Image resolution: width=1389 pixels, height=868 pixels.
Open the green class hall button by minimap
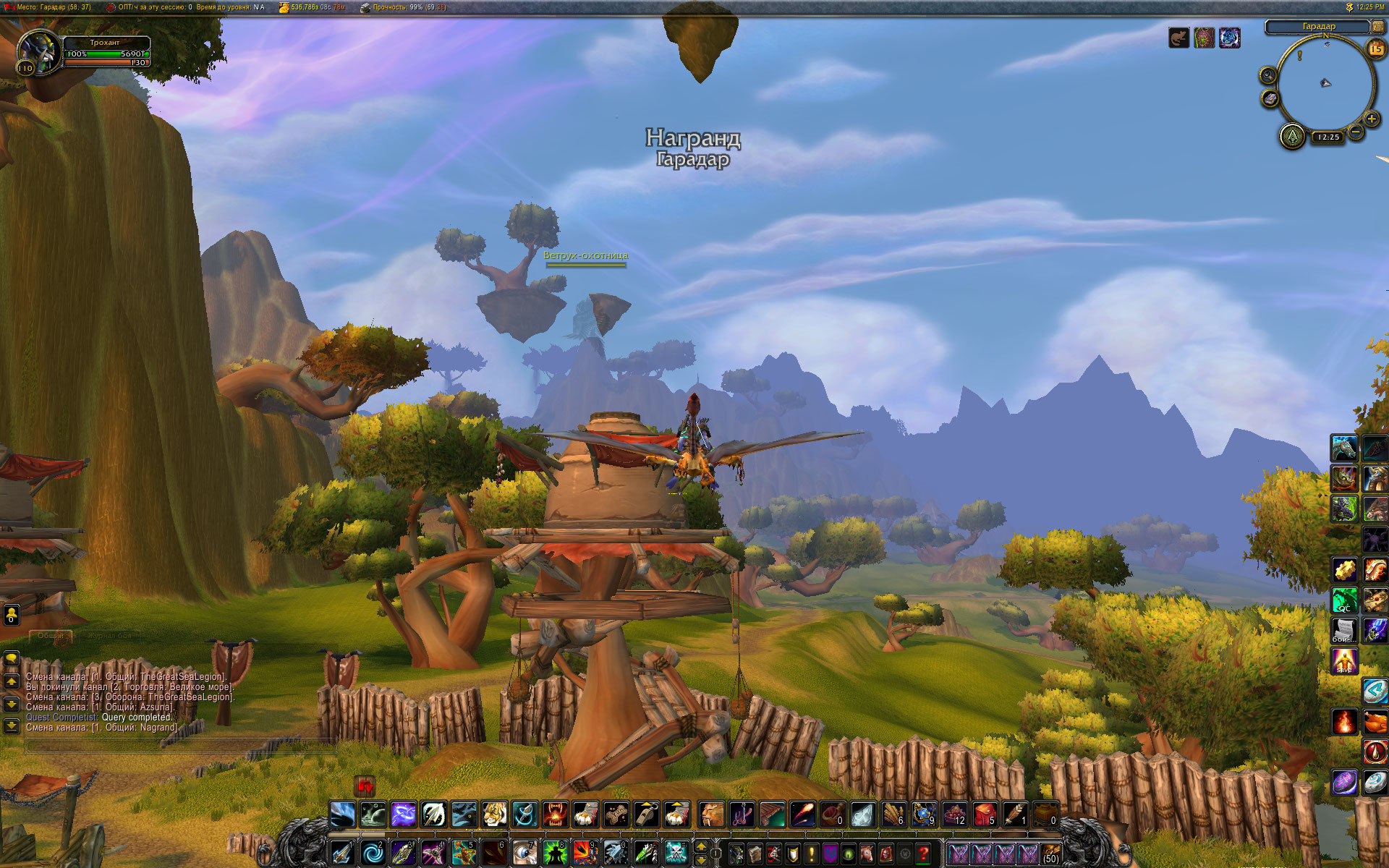pyautogui.click(x=1292, y=136)
